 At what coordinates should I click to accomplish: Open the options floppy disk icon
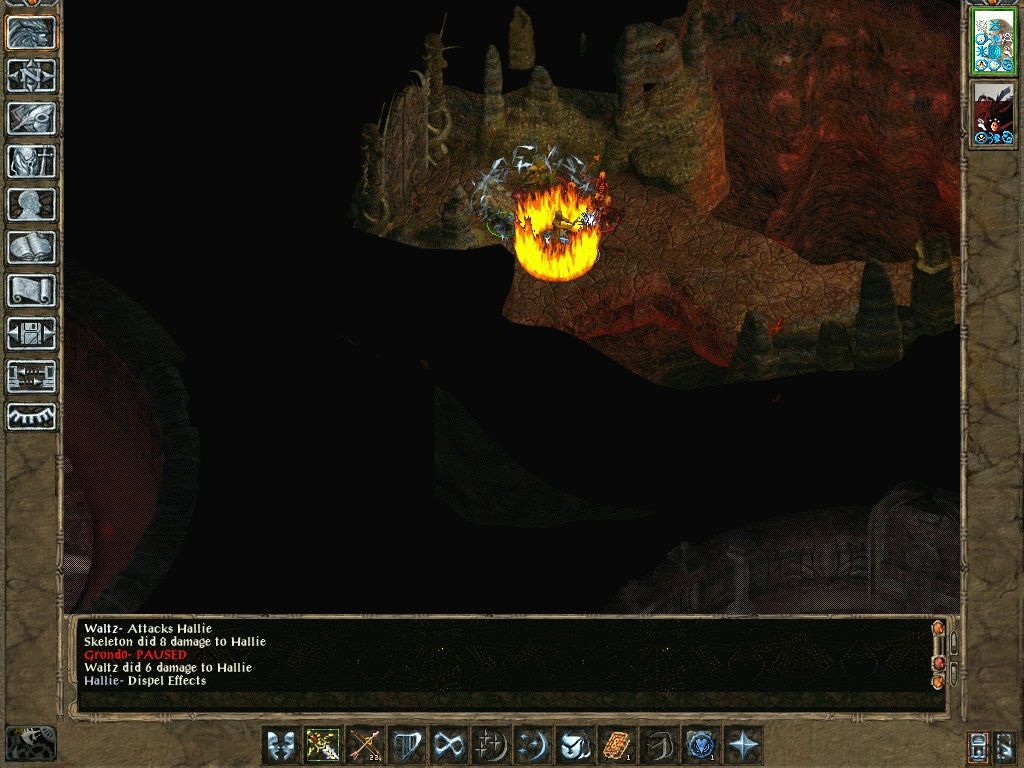(32, 333)
